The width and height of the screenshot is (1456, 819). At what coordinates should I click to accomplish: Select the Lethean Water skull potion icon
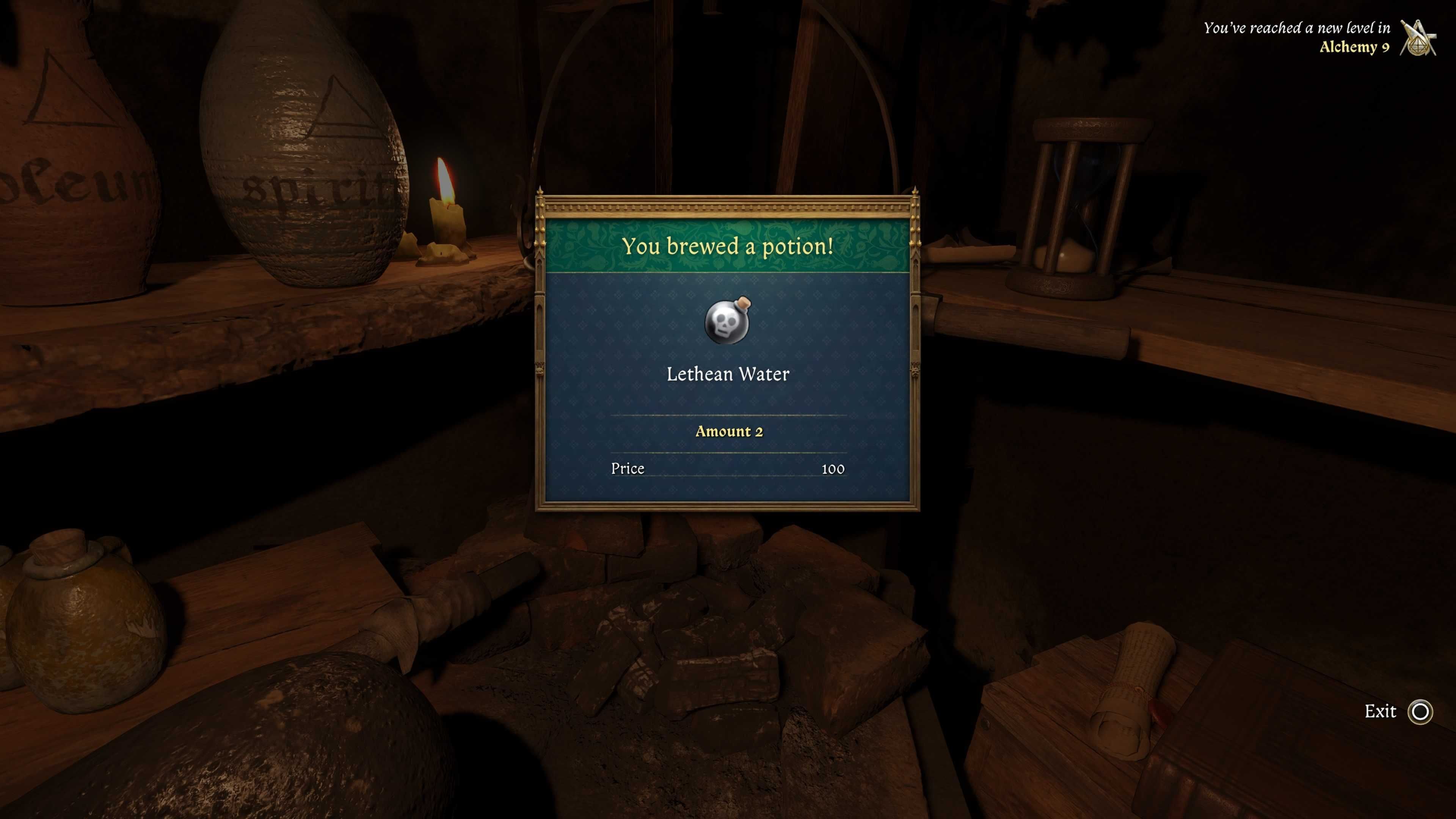click(x=728, y=321)
